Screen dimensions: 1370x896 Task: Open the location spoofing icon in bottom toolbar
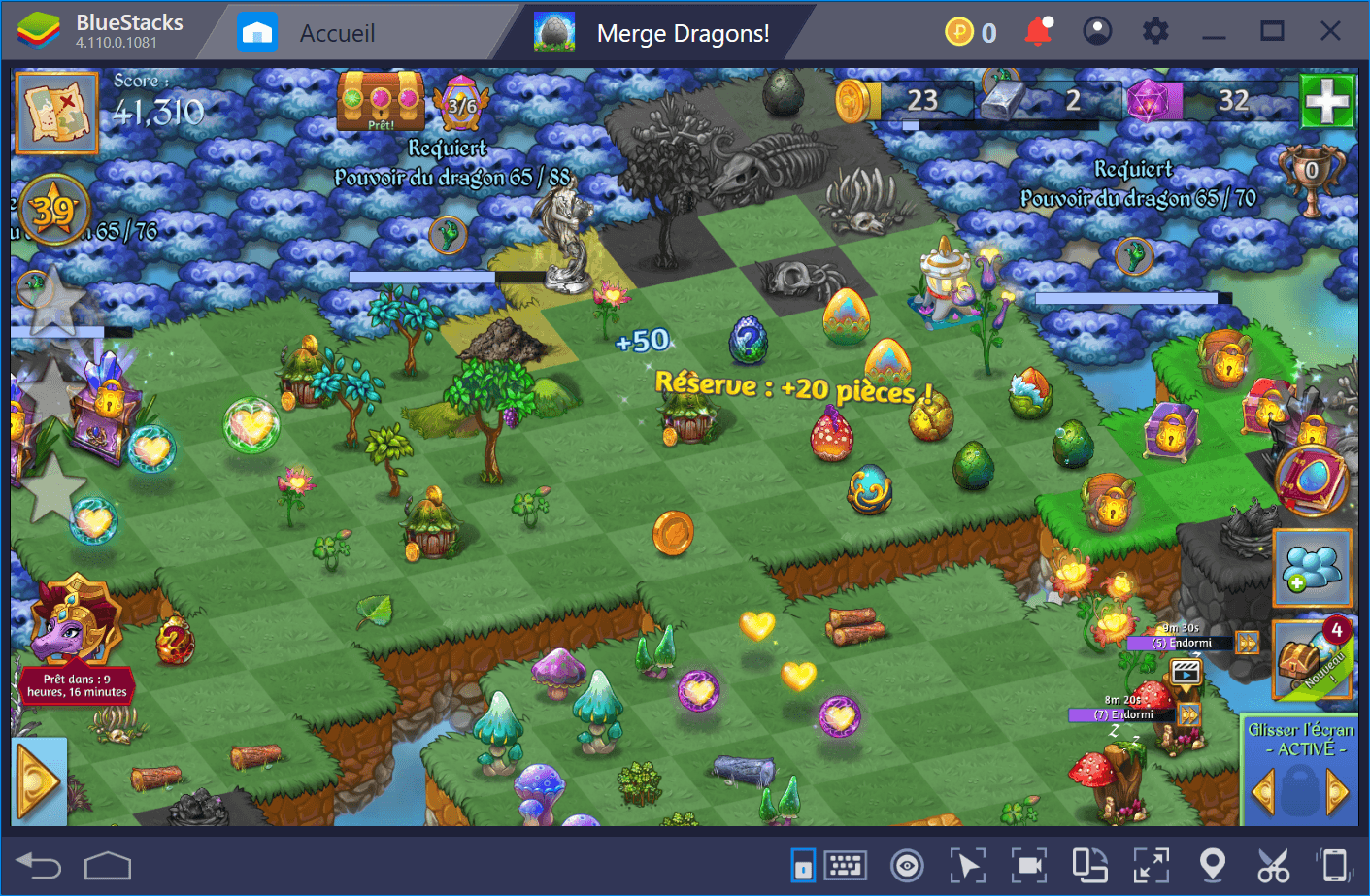pos(1214,864)
